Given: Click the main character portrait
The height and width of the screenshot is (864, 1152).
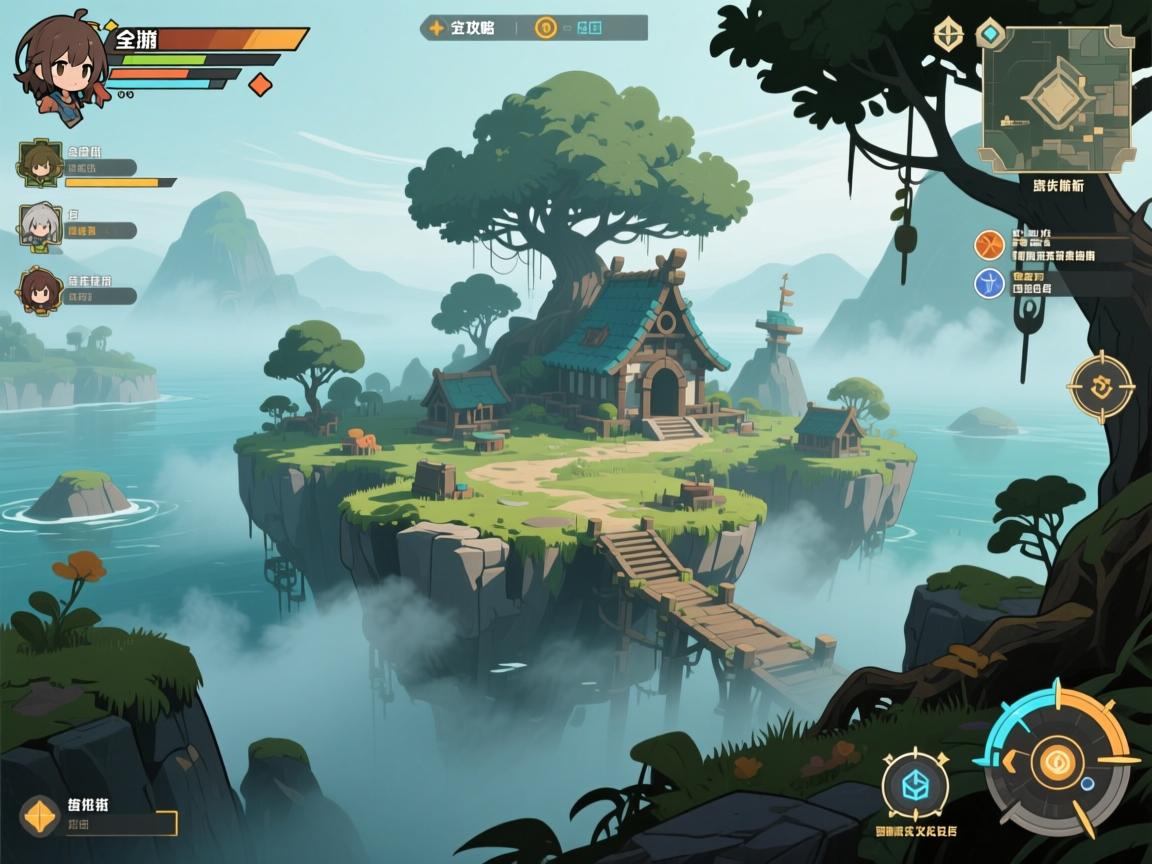Looking at the screenshot, I should pos(59,67).
